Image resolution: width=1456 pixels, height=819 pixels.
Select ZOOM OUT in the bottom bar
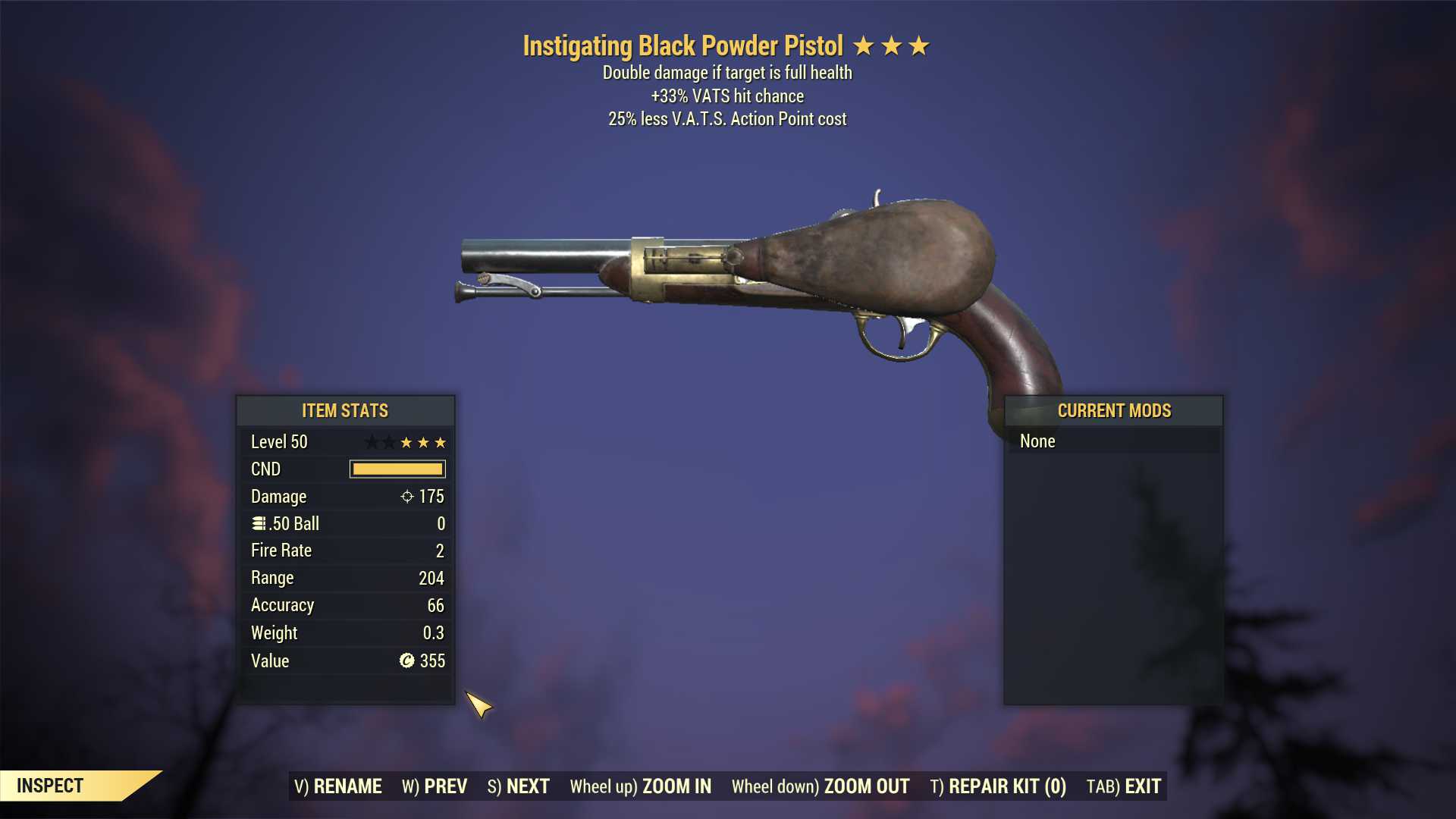[821, 786]
